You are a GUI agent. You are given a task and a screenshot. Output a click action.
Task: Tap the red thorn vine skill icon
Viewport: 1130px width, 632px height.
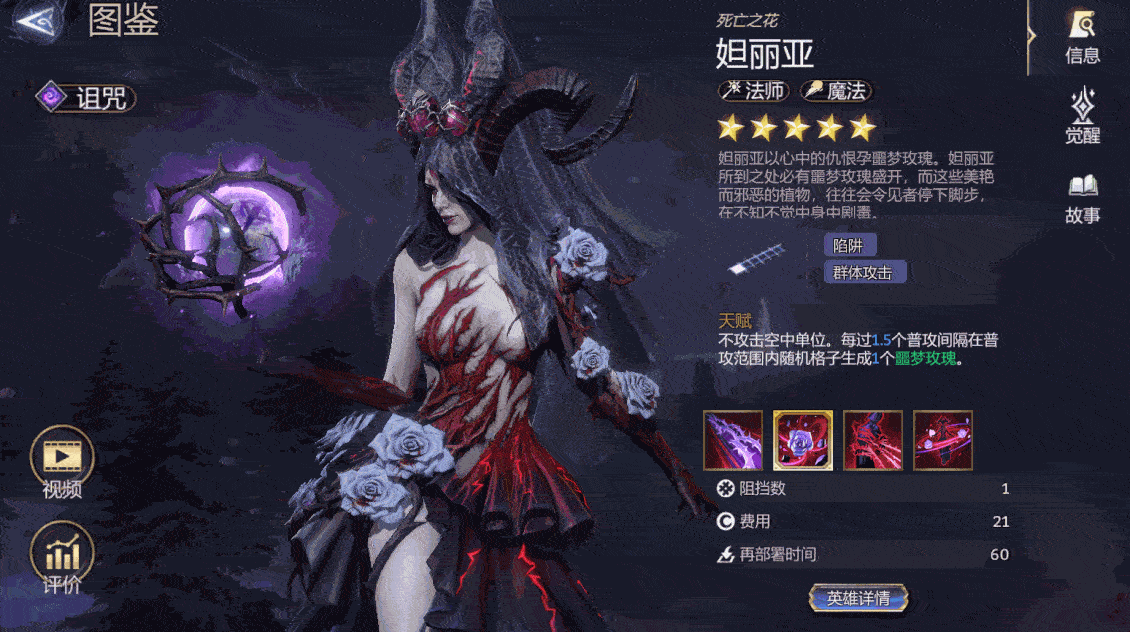tap(873, 440)
